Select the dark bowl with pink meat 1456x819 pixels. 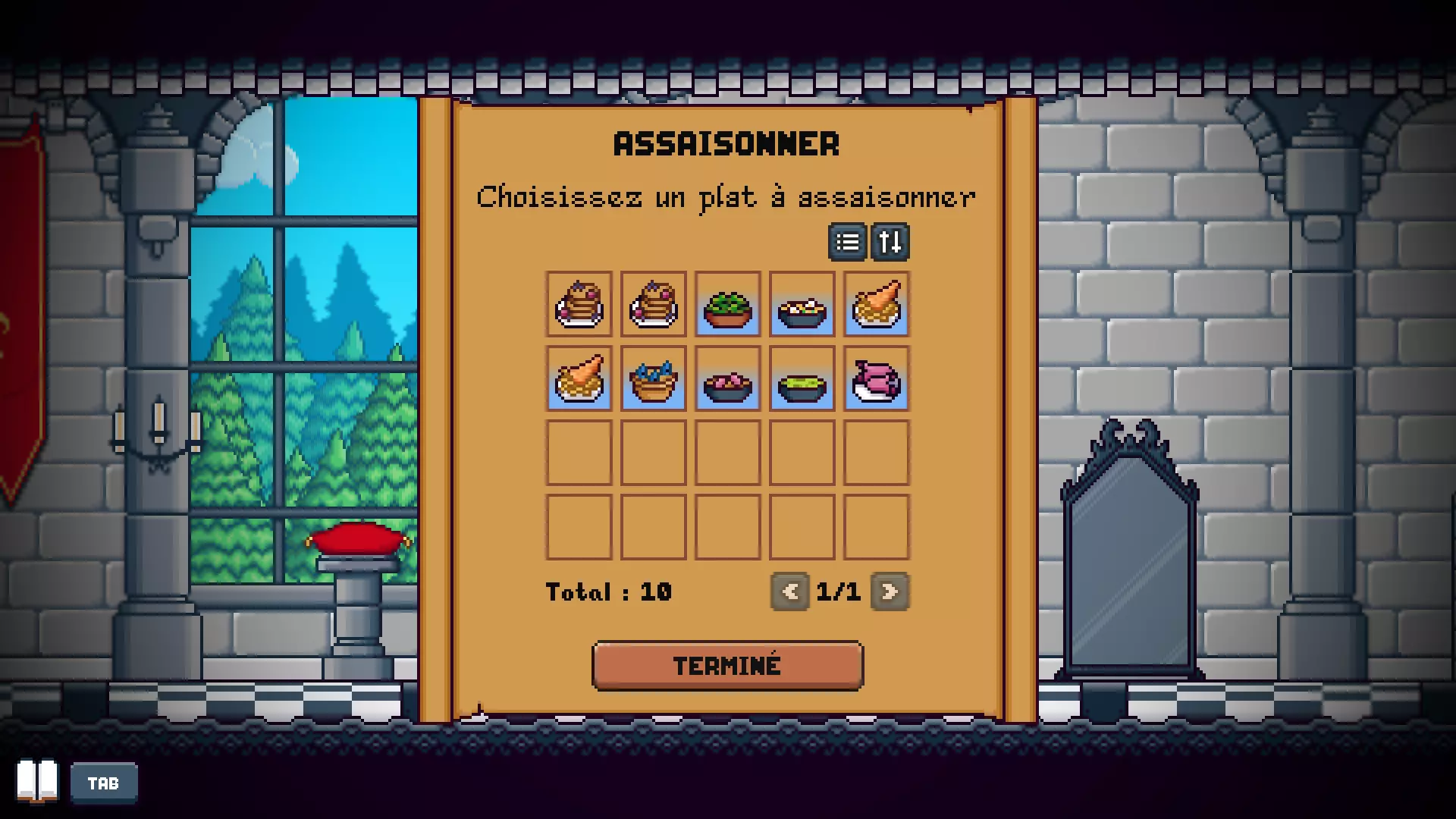pos(728,379)
